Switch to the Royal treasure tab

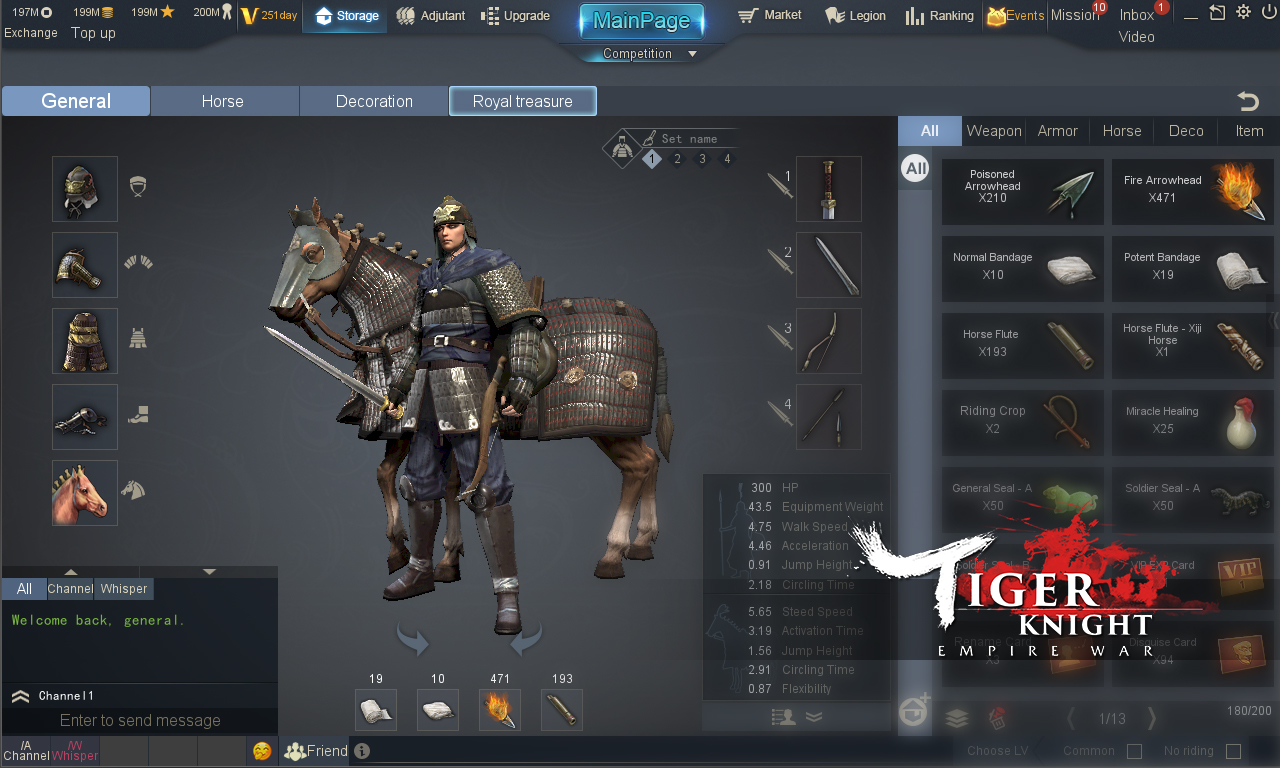click(x=522, y=100)
